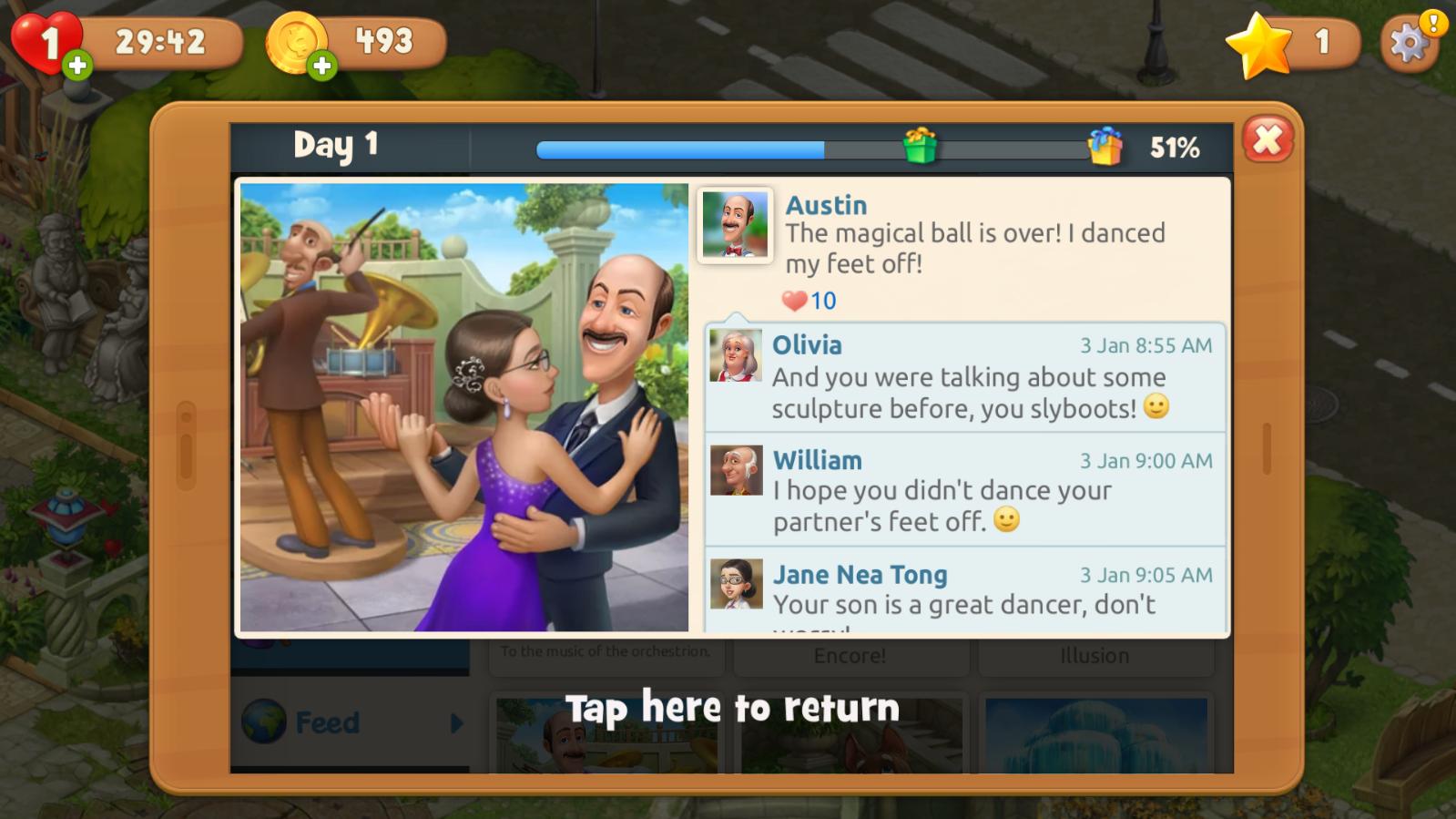The width and height of the screenshot is (1456, 819).
Task: Tap the star counter
Action: point(1293,43)
